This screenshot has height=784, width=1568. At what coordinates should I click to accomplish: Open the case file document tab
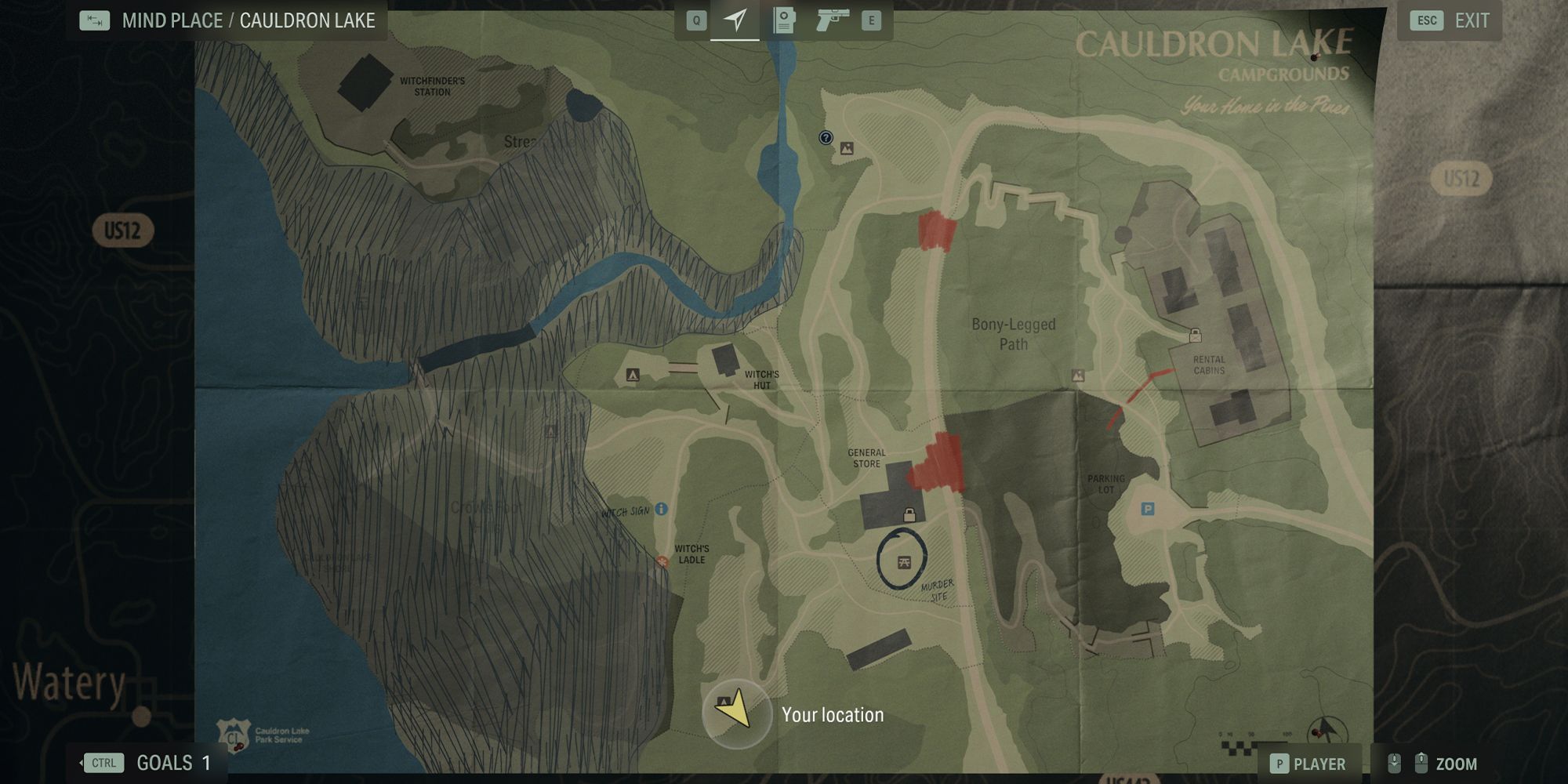pyautogui.click(x=783, y=20)
